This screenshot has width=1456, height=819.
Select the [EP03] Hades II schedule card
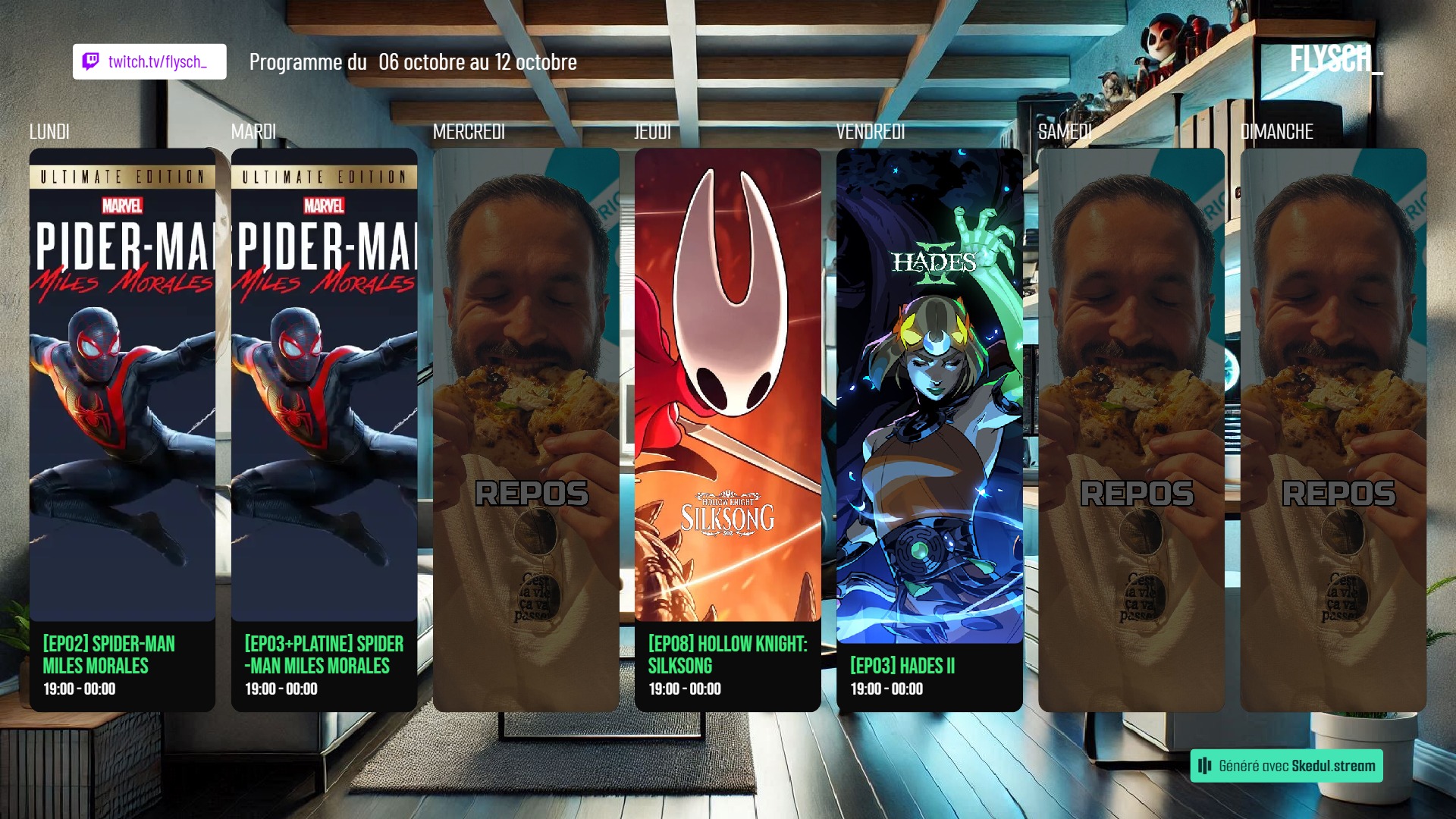[x=929, y=429]
